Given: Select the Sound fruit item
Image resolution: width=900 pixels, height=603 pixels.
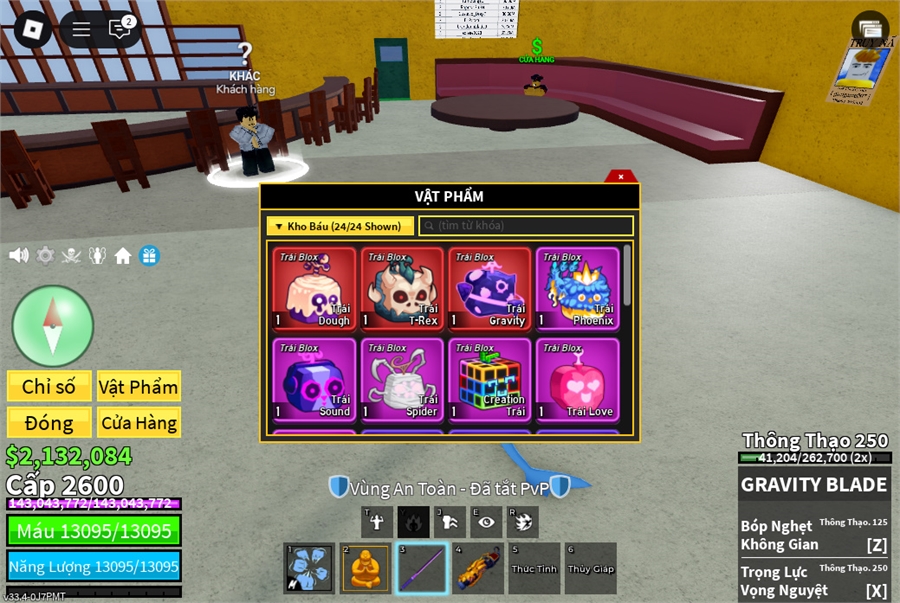Looking at the screenshot, I should pos(315,380).
